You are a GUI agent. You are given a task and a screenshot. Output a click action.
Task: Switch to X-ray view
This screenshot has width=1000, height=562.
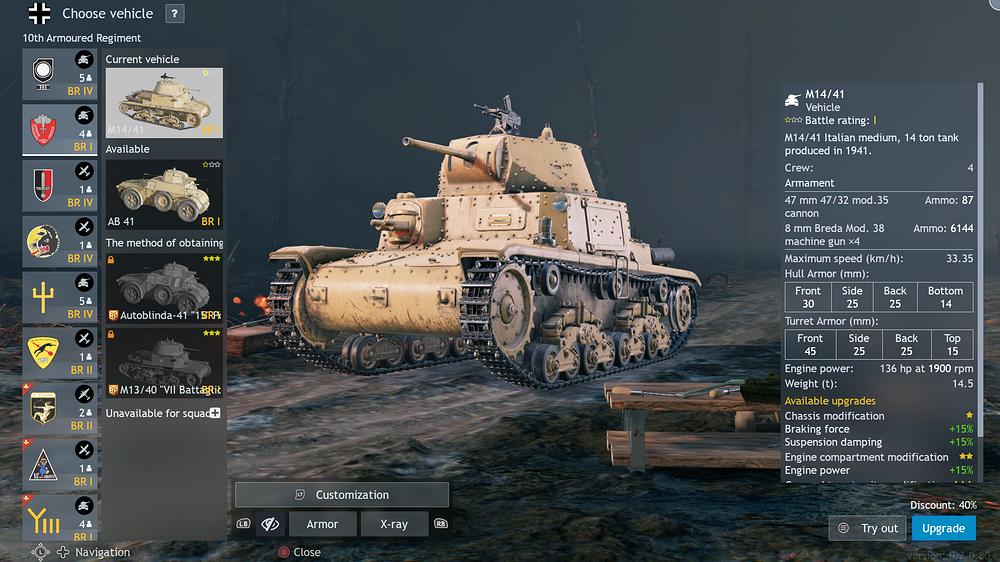pyautogui.click(x=393, y=524)
